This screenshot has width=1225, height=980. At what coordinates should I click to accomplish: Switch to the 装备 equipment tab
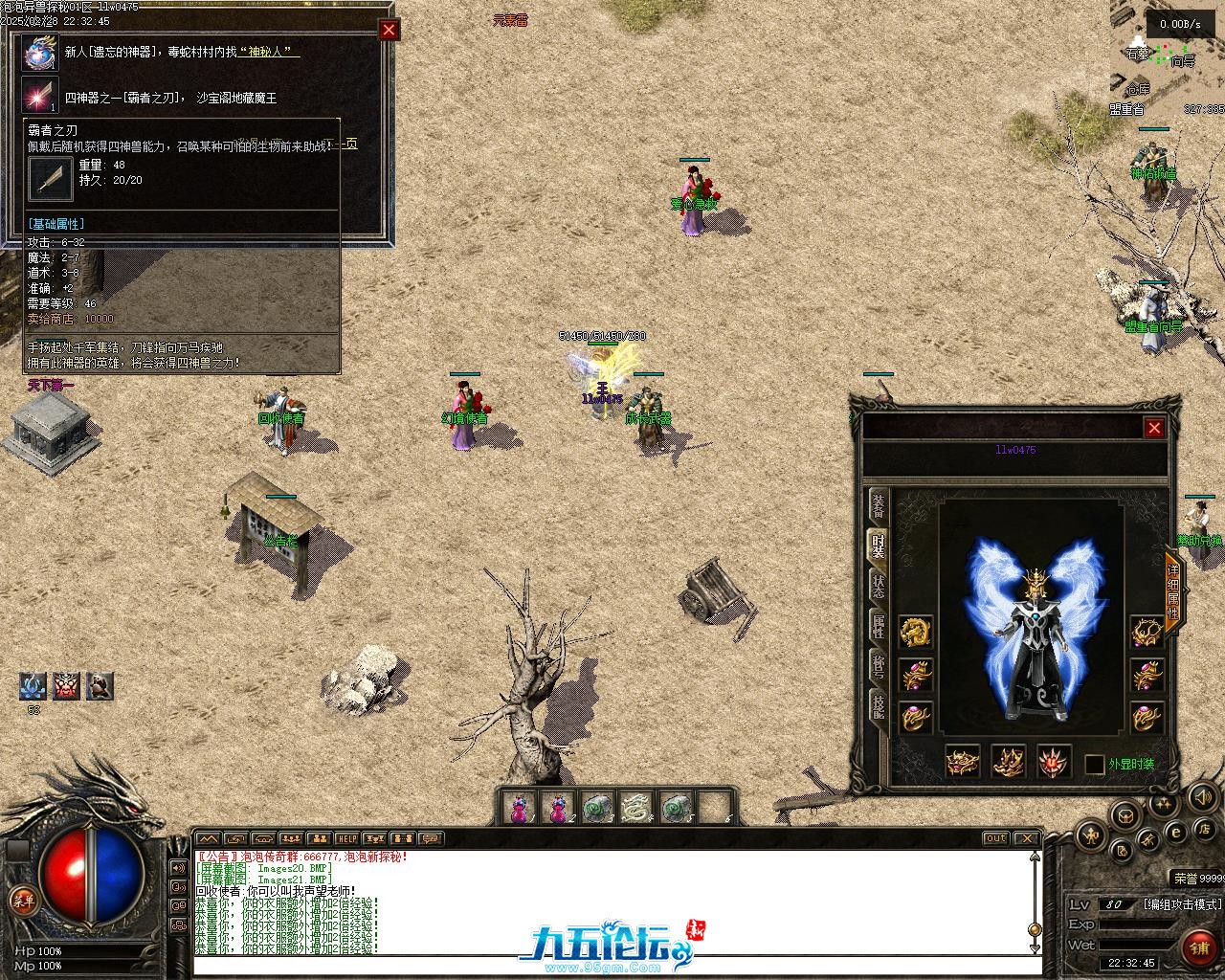pos(878,505)
